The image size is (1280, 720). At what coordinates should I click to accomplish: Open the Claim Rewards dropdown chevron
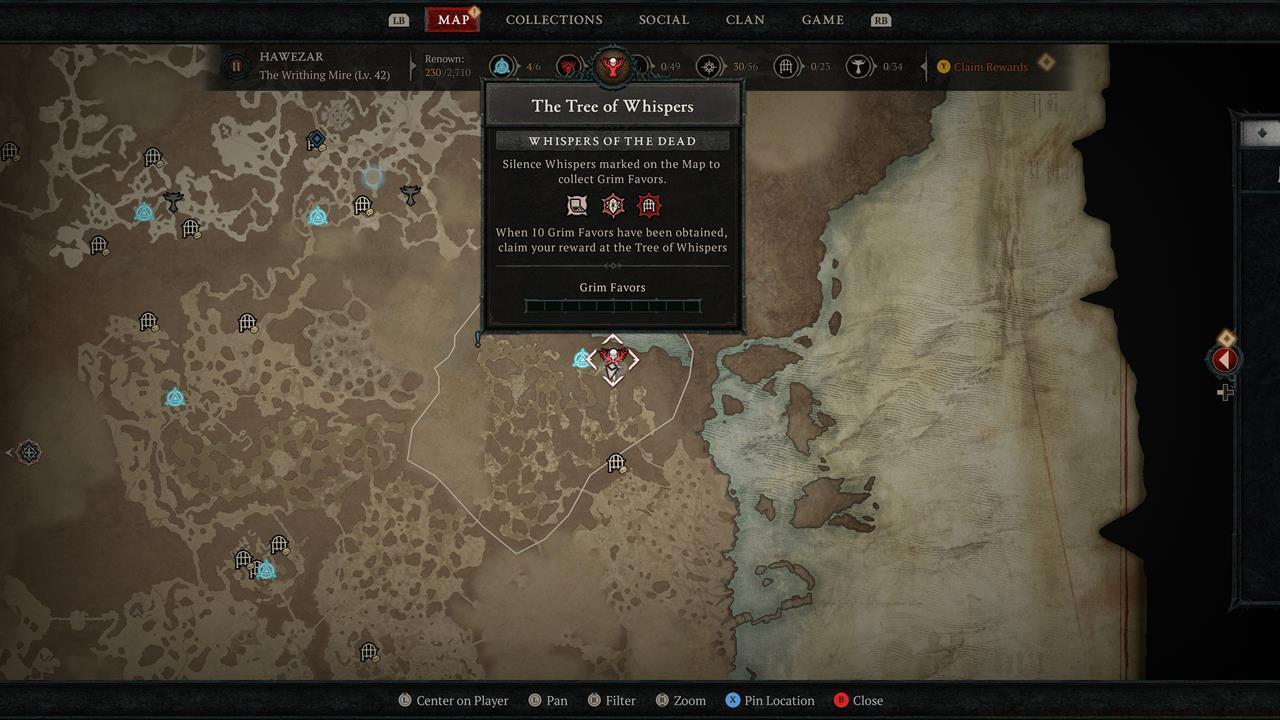pyautogui.click(x=1046, y=61)
